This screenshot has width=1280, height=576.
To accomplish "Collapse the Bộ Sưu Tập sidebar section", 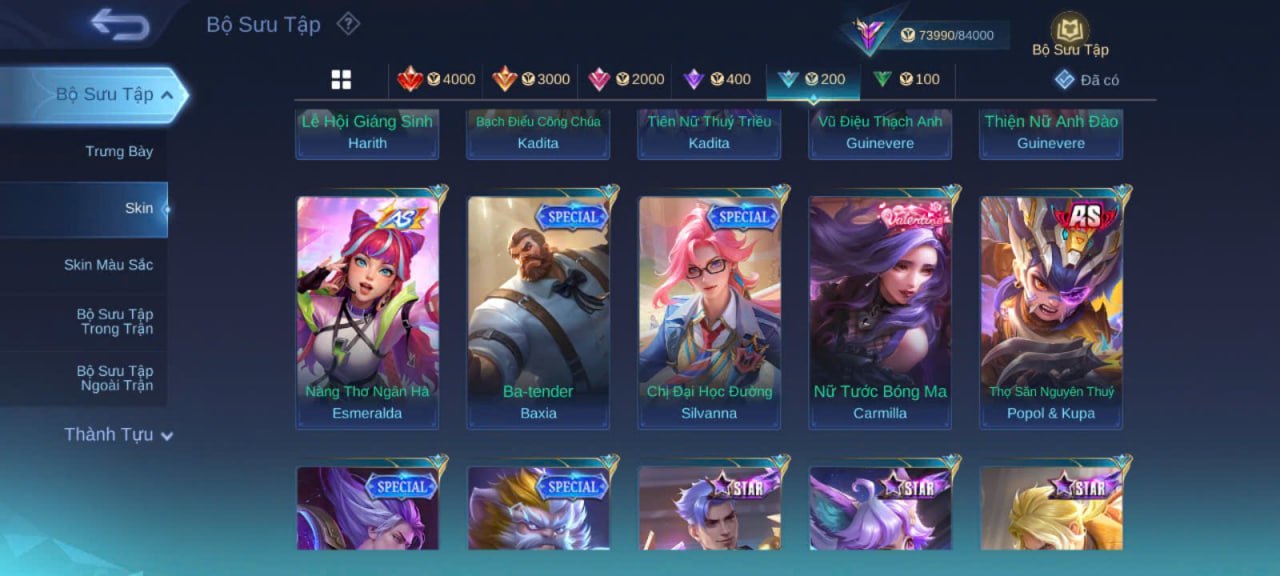I will click(x=167, y=95).
